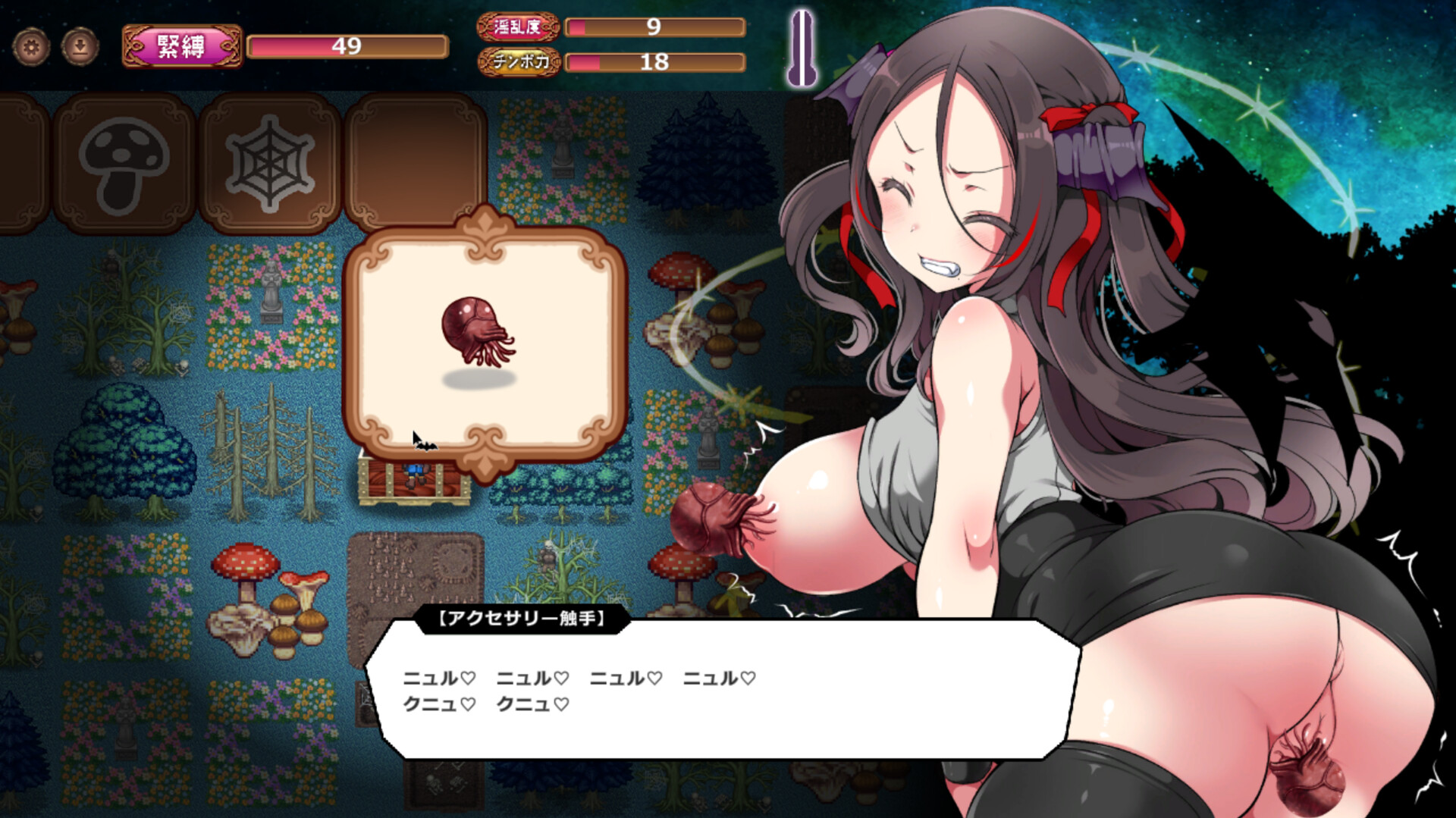Select the 【アクセサリー触手】 title tab
Image resolution: width=1456 pixels, height=818 pixels.
pyautogui.click(x=519, y=620)
